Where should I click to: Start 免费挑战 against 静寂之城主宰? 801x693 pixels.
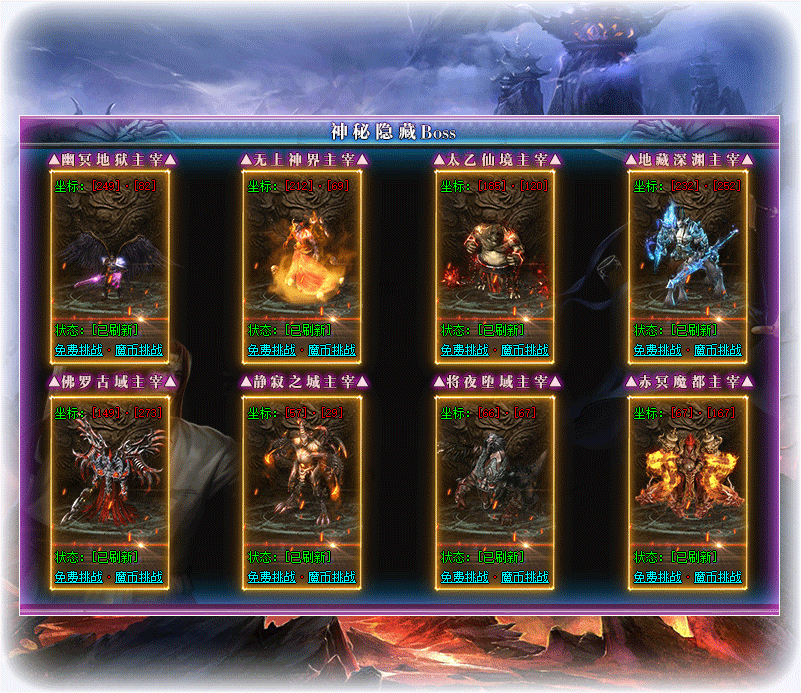271,577
